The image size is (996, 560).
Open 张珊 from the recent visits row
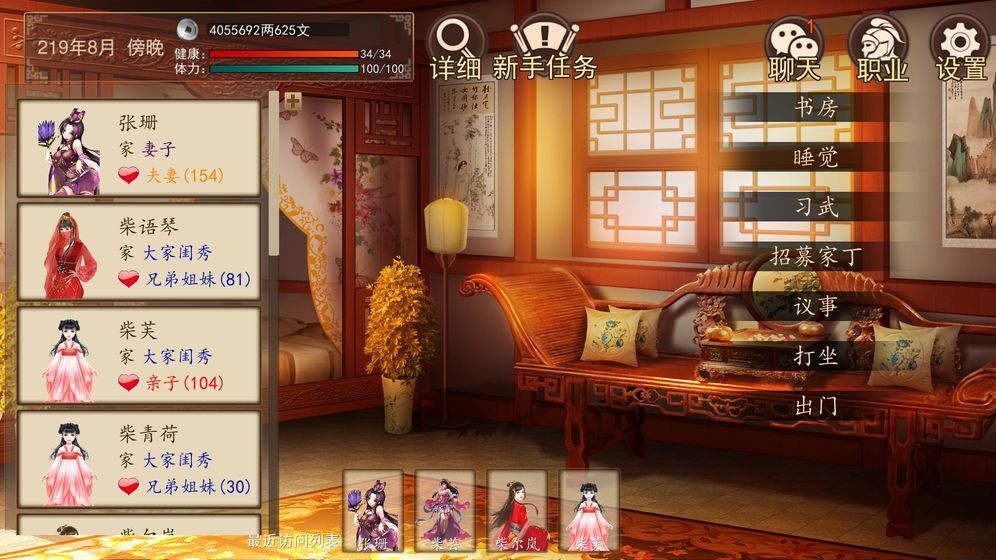tap(373, 510)
